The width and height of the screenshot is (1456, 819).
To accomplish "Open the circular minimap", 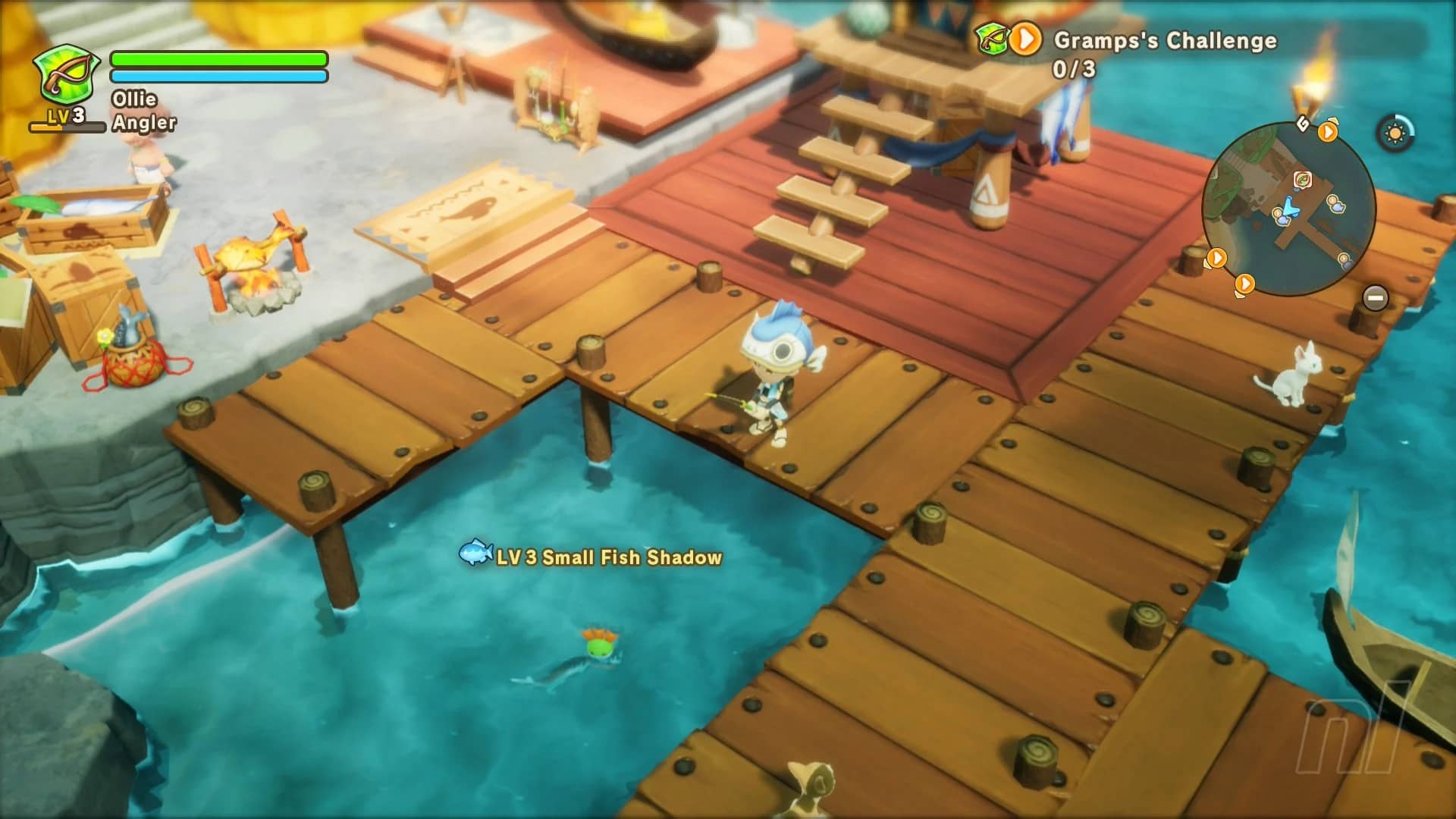I will (1288, 210).
